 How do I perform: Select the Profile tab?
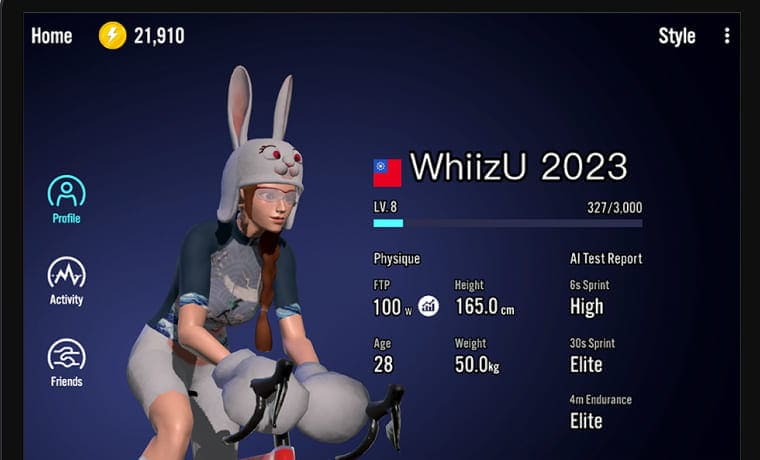point(66,198)
